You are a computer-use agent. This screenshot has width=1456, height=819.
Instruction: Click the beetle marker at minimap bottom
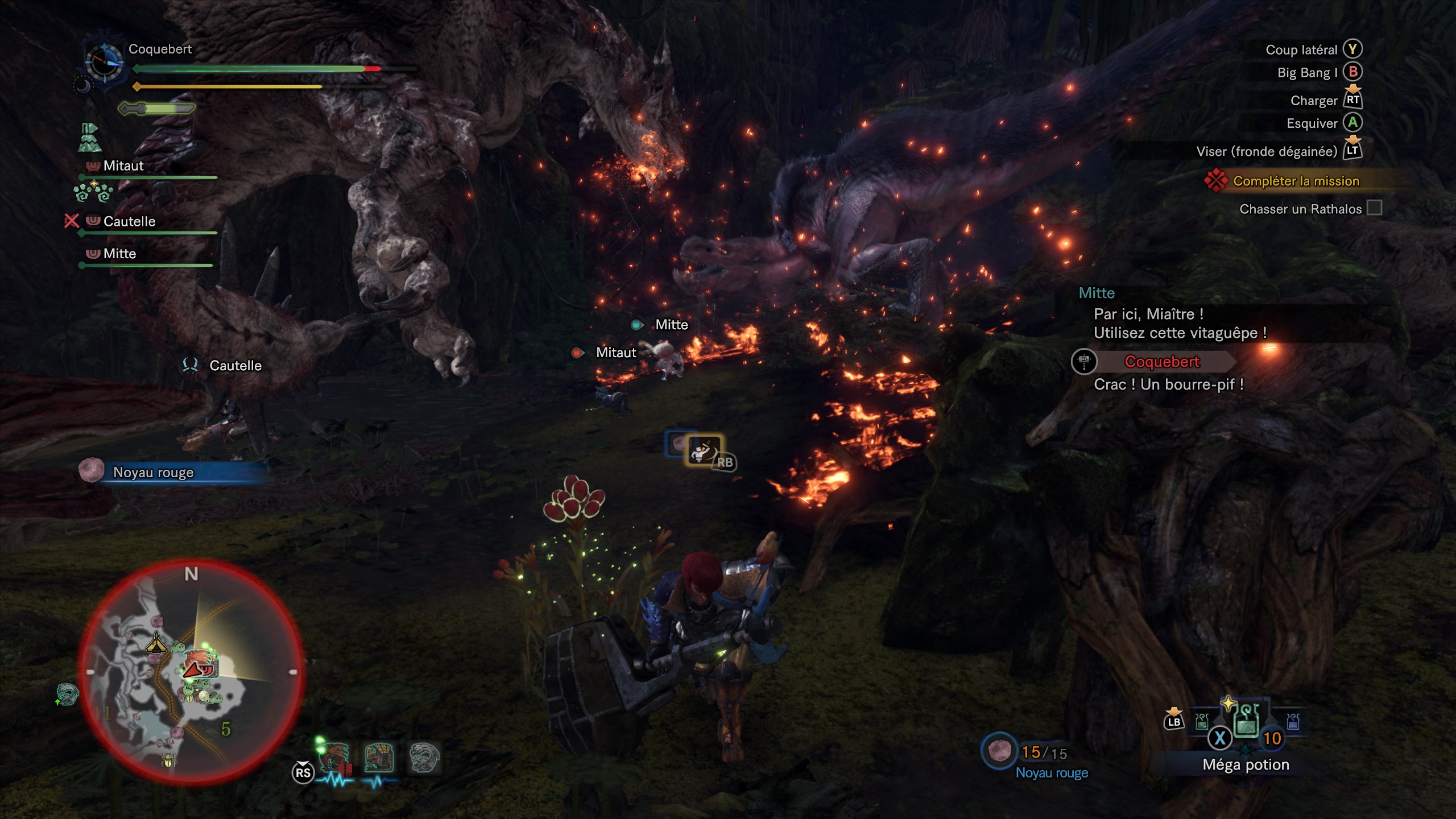click(168, 760)
